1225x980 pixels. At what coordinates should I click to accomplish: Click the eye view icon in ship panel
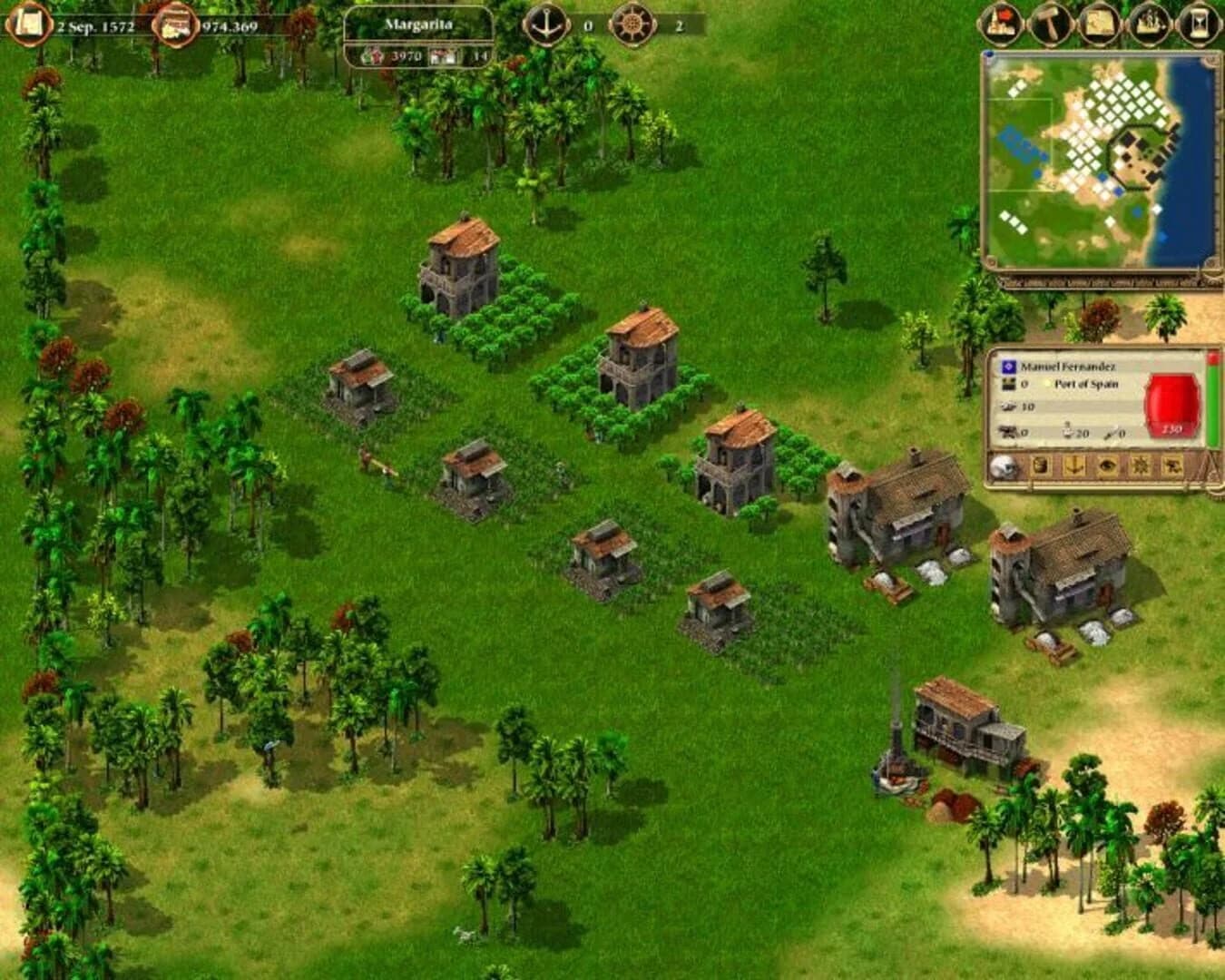[1109, 466]
